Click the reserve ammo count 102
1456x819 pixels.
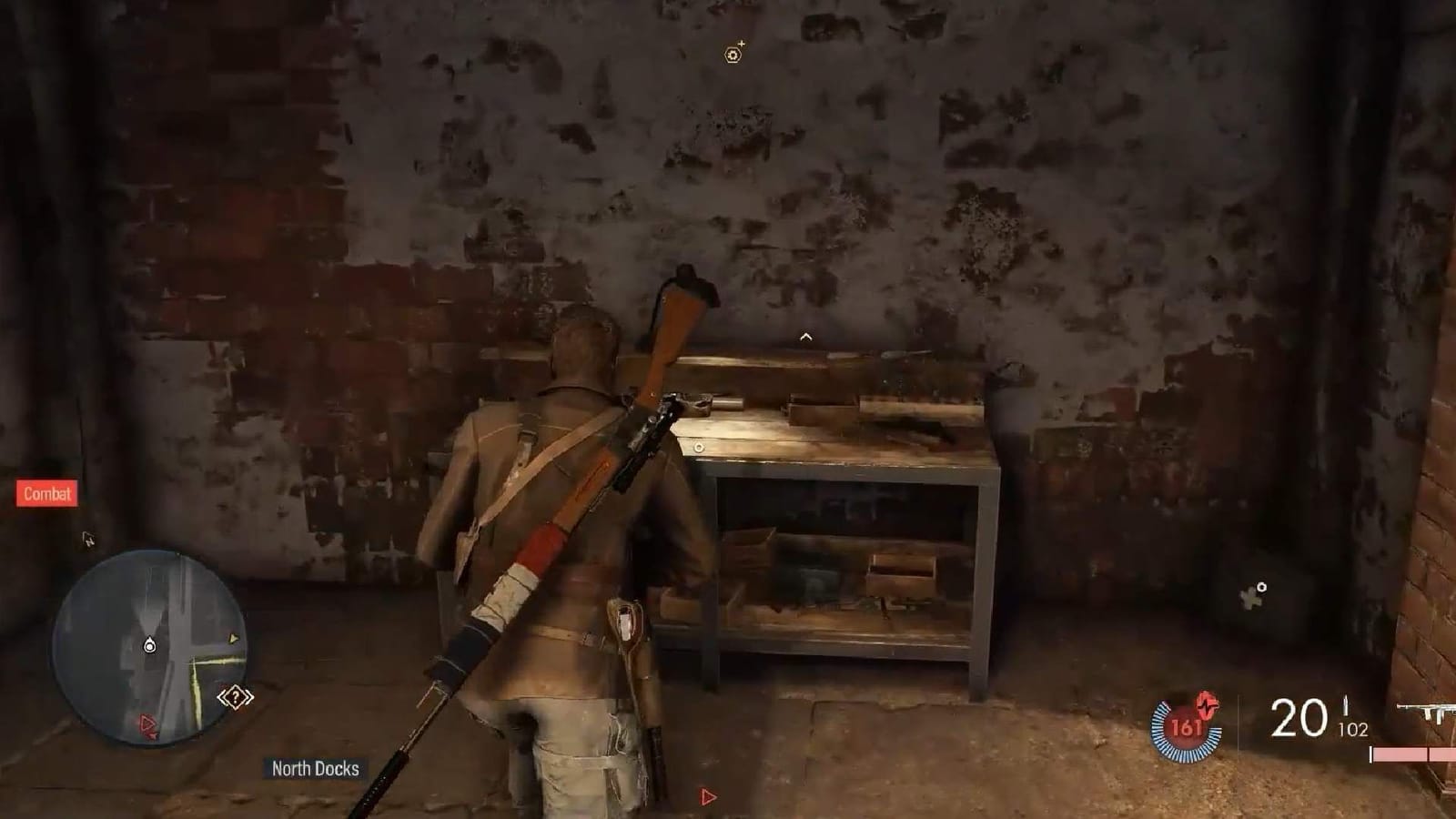(x=1352, y=728)
